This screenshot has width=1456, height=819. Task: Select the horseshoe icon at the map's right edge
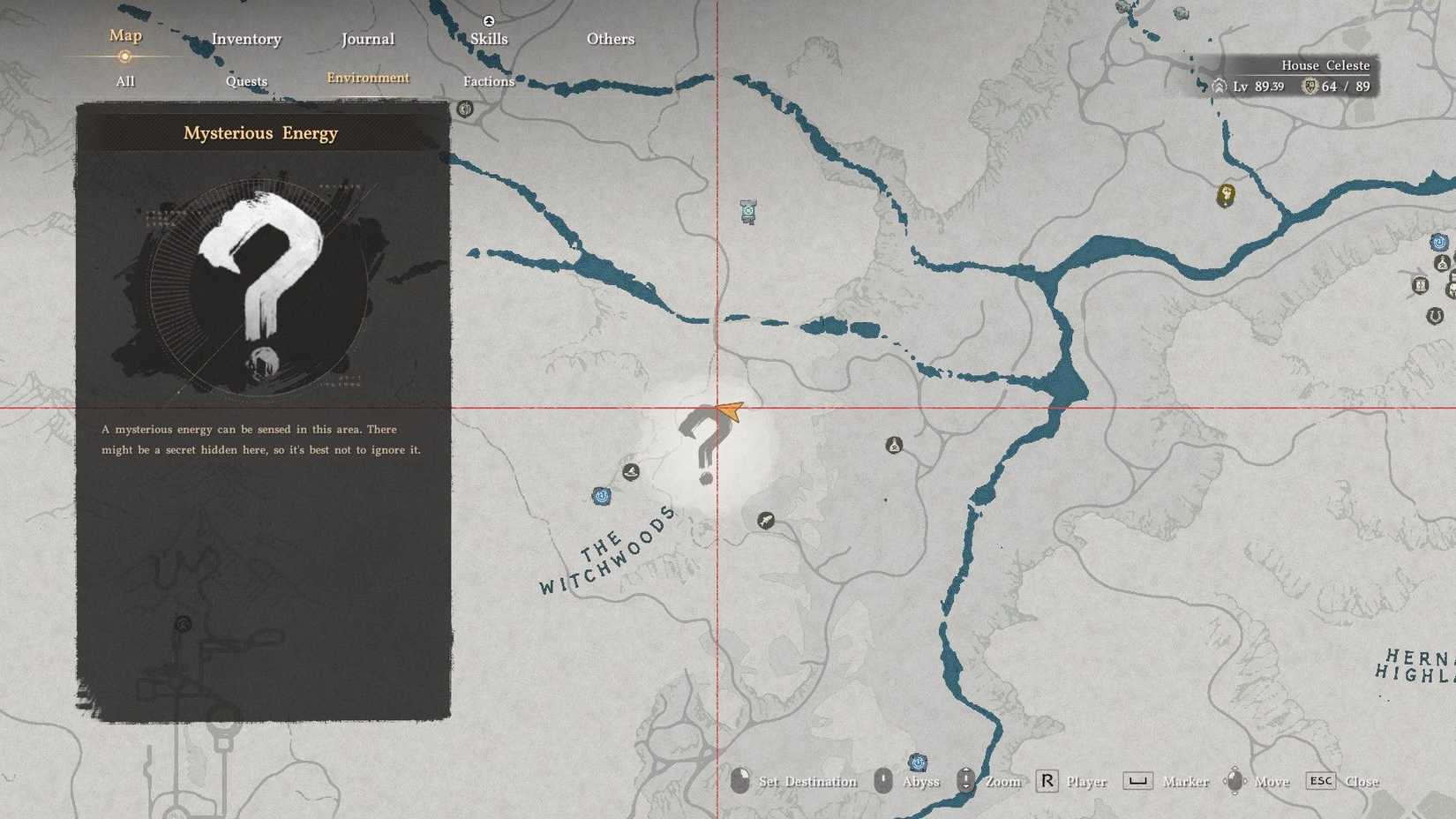point(1434,315)
